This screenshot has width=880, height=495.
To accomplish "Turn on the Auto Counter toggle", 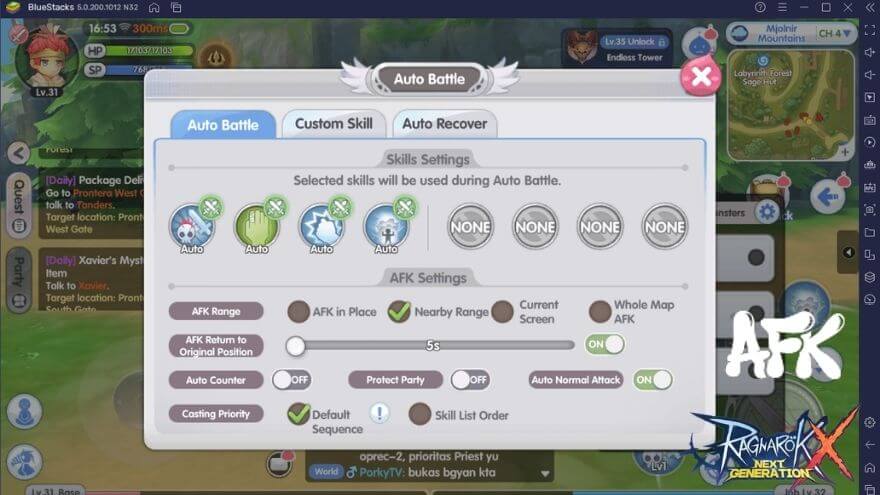I will [290, 380].
